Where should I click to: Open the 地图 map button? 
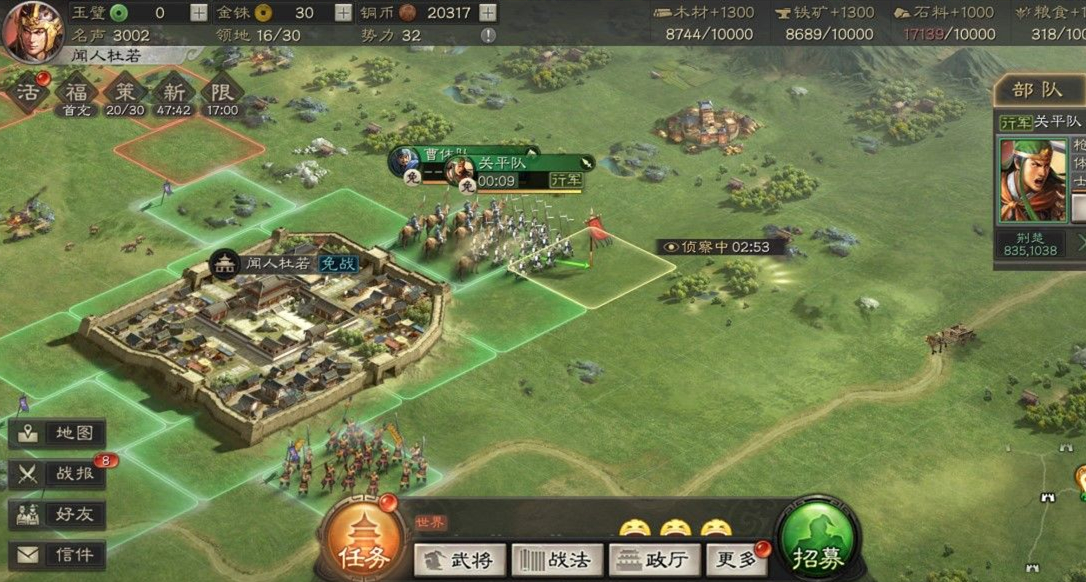coord(58,434)
